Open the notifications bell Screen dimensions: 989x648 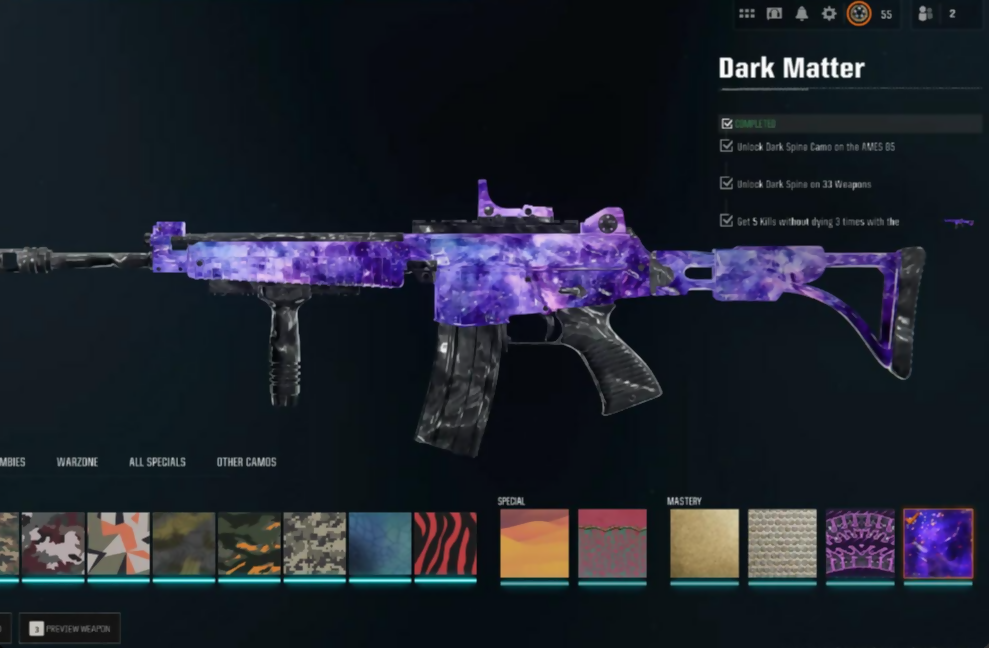801,14
